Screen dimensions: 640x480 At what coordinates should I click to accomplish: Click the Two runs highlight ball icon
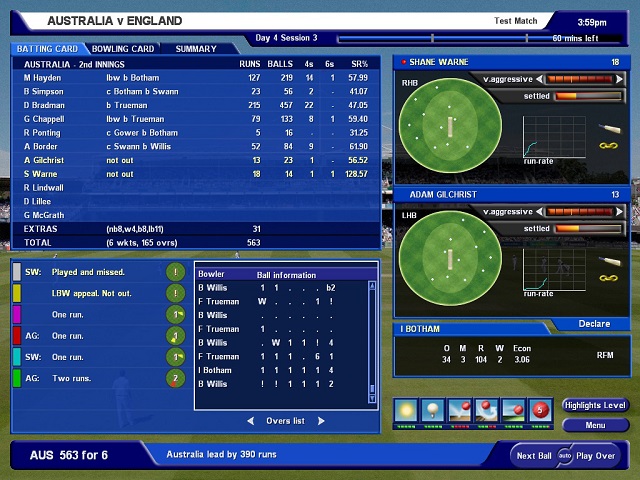(176, 378)
